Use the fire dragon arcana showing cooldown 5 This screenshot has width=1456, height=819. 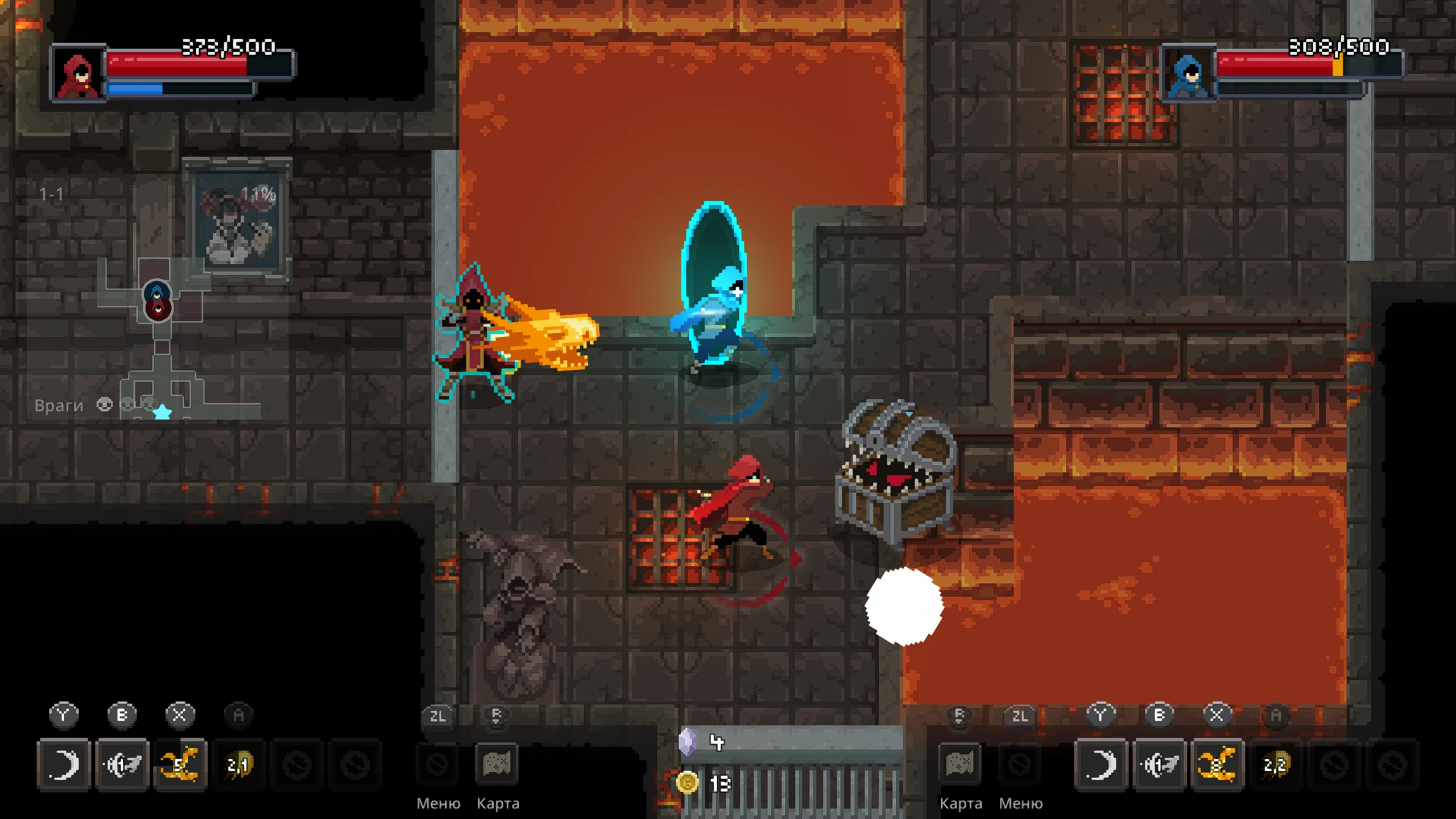coord(180,764)
